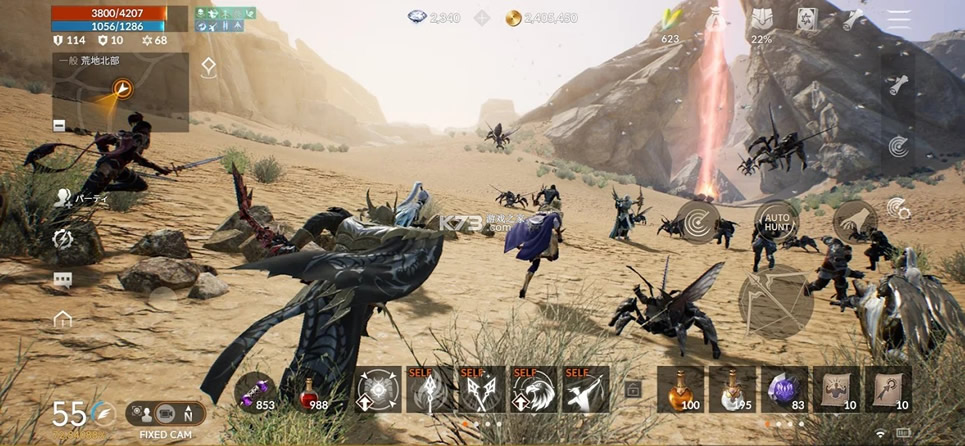The image size is (965, 446).
Task: Trigger the bow basic attack button
Action: coord(775,302)
